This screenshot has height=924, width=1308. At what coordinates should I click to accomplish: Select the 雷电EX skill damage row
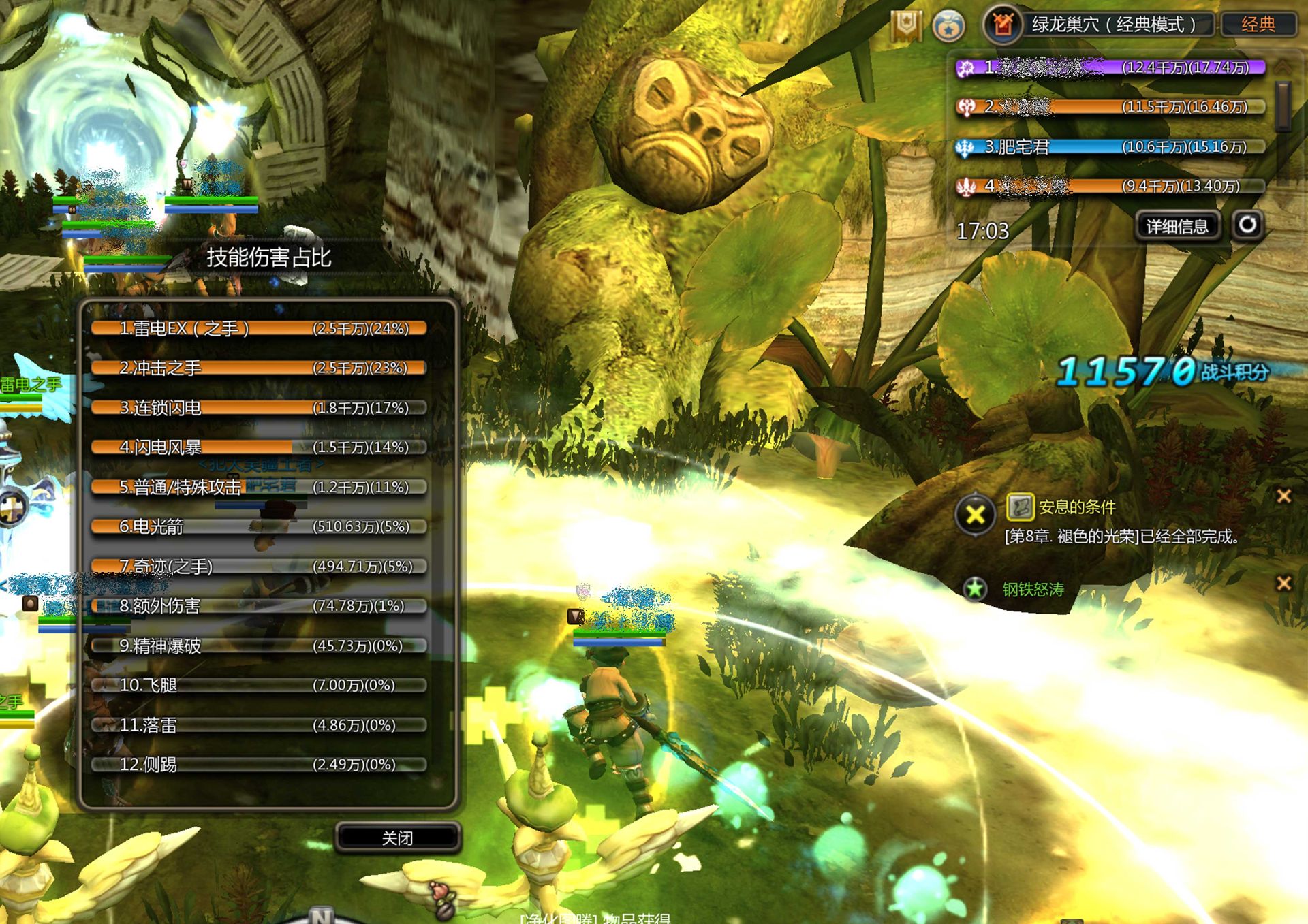(259, 329)
